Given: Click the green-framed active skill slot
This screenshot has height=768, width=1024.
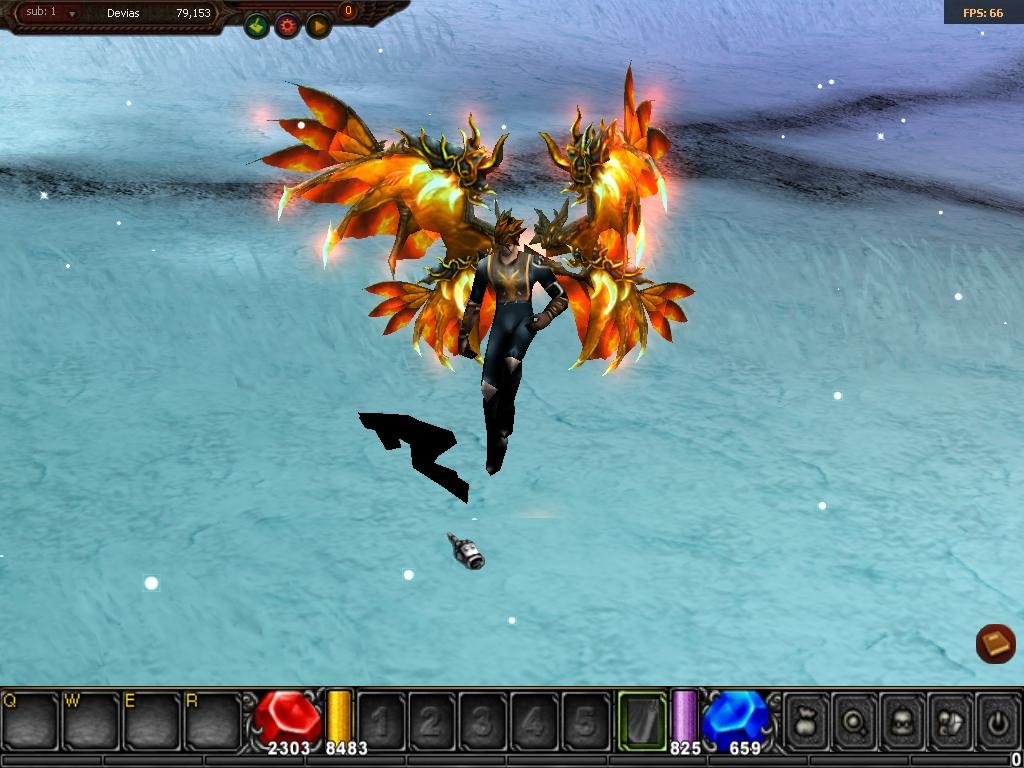Looking at the screenshot, I should click(x=642, y=720).
